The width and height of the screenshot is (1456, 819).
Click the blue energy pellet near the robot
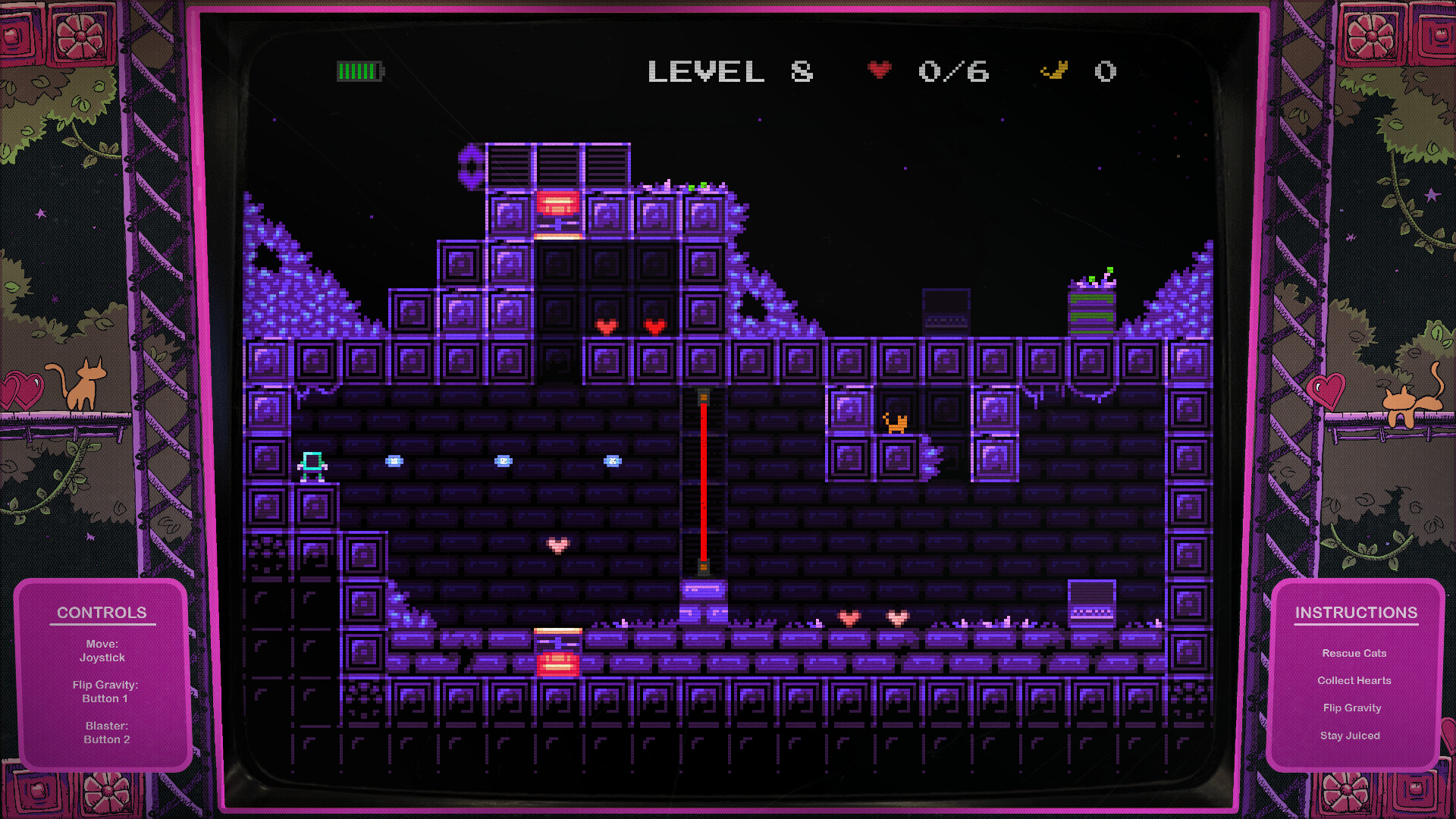click(394, 460)
